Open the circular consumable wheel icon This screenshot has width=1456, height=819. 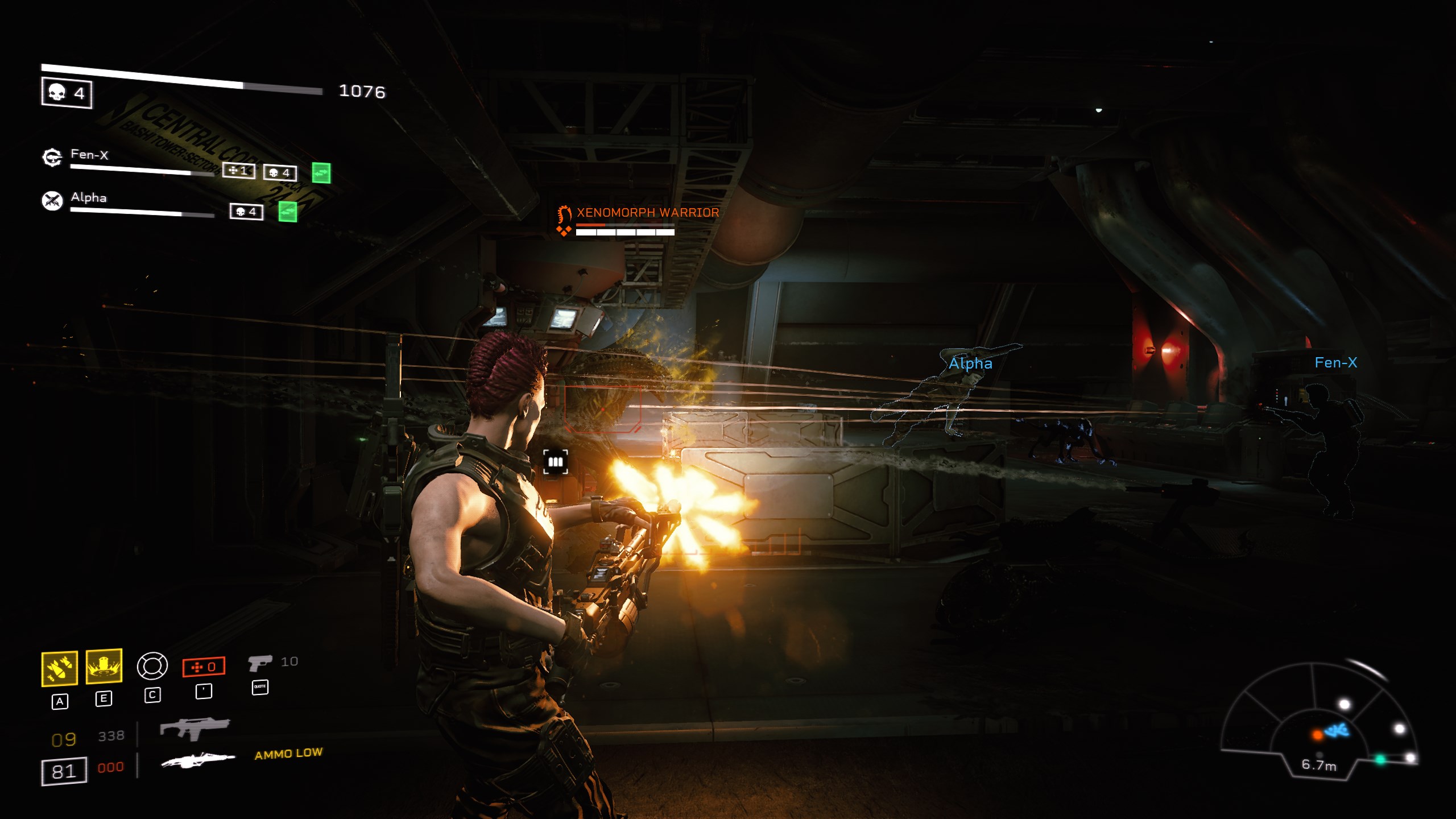[152, 666]
